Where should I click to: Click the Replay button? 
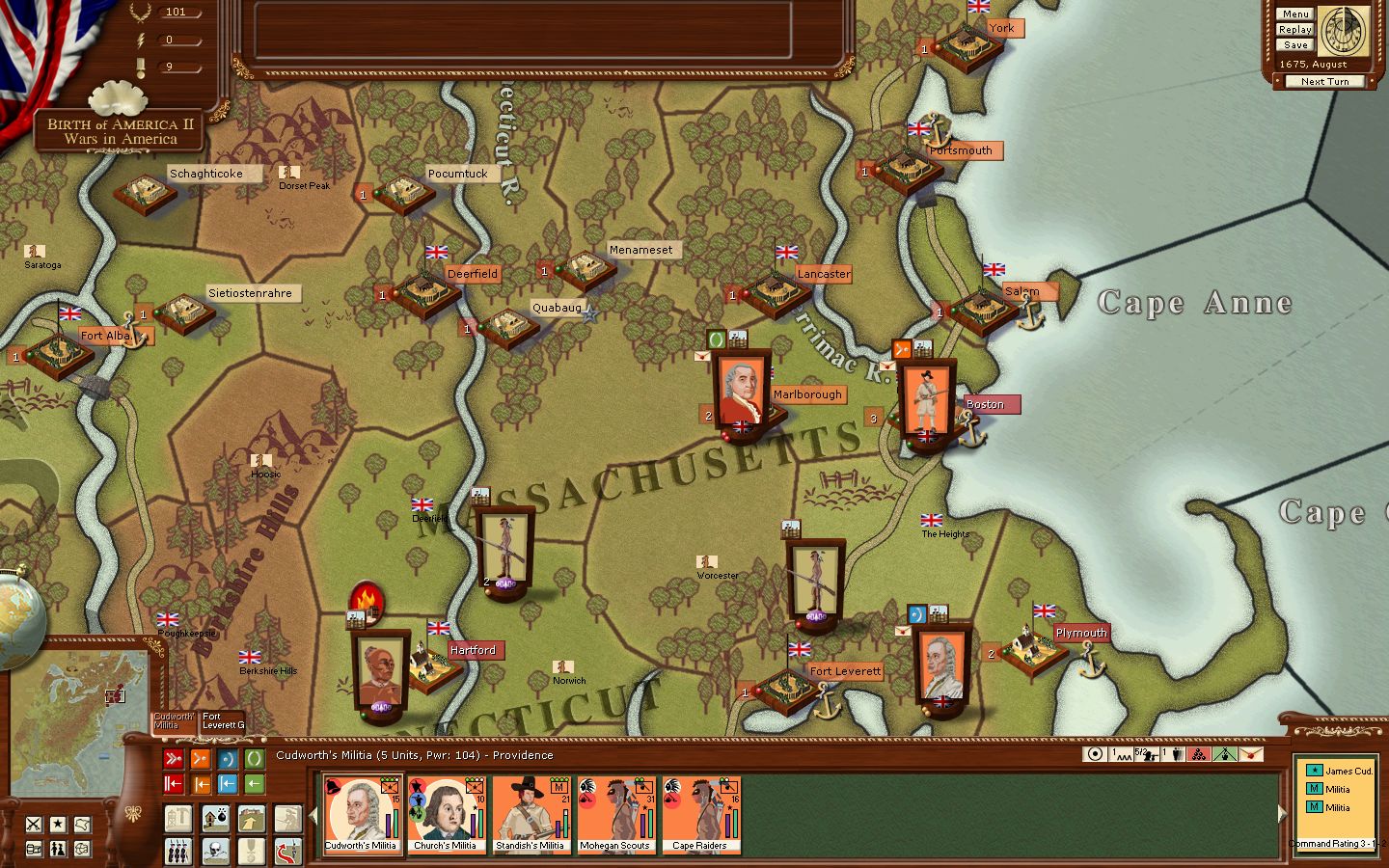point(1294,30)
